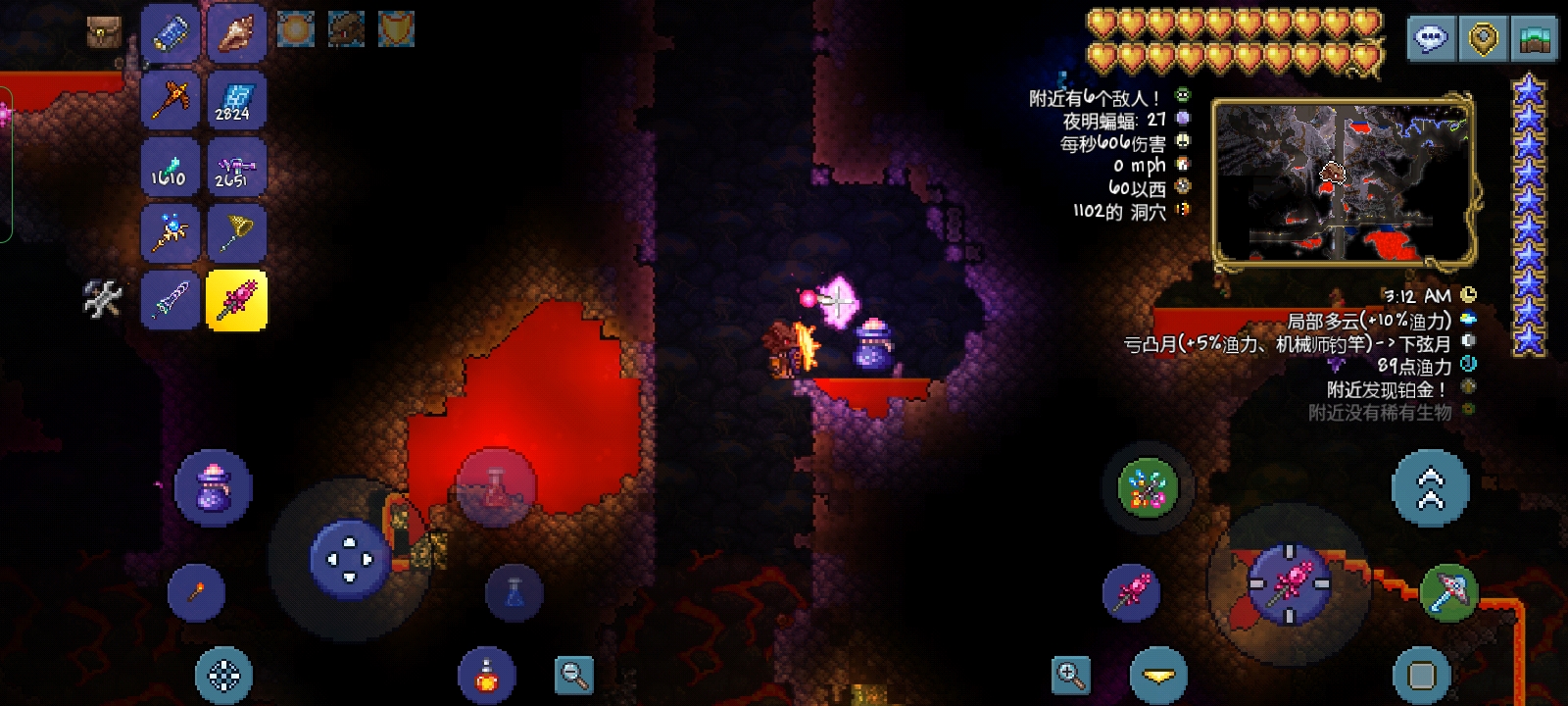
Task: Choose the highlighted pink sword slot
Action: [x=236, y=299]
